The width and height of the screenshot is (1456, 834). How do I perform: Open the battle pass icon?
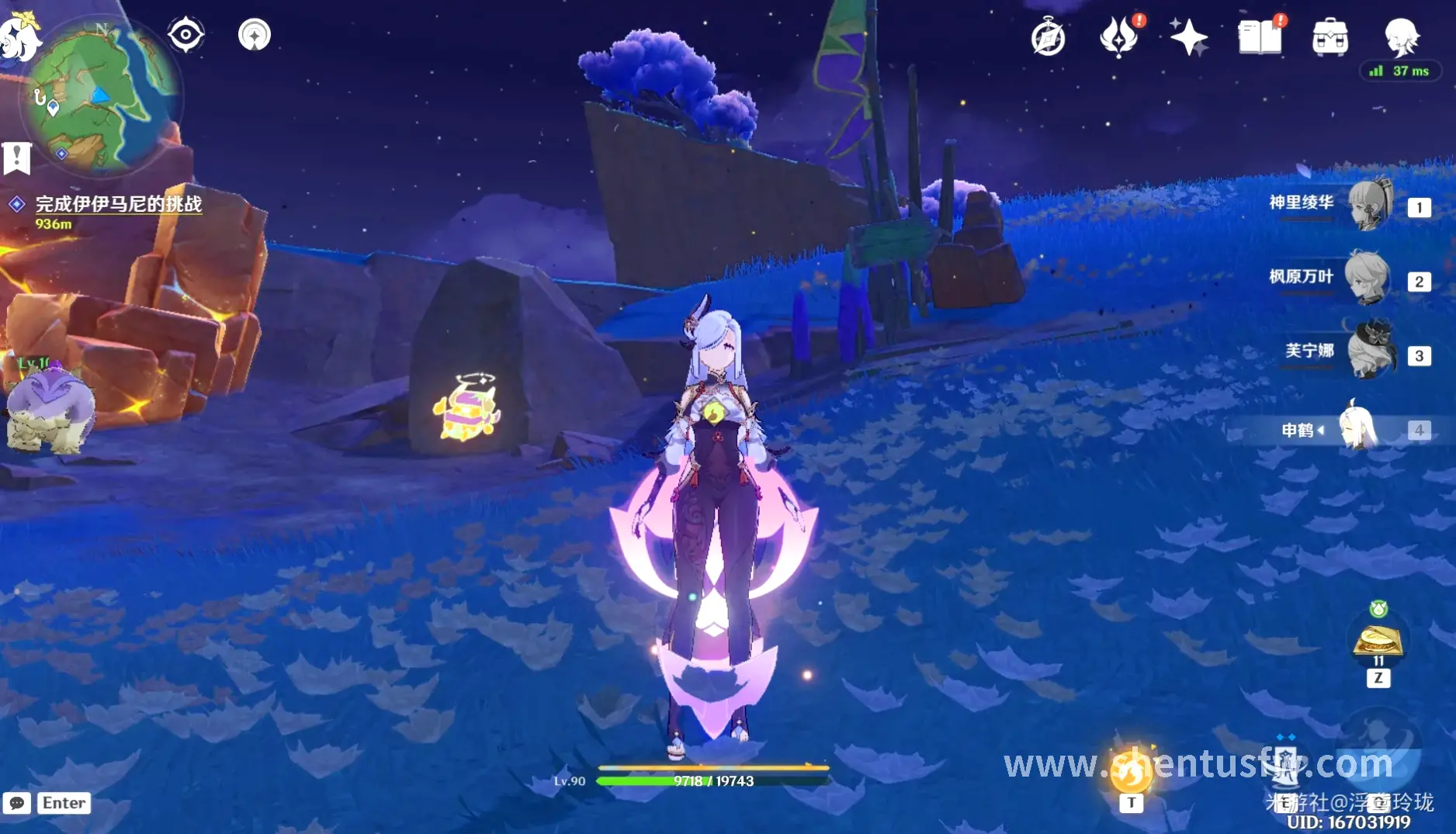click(1118, 37)
